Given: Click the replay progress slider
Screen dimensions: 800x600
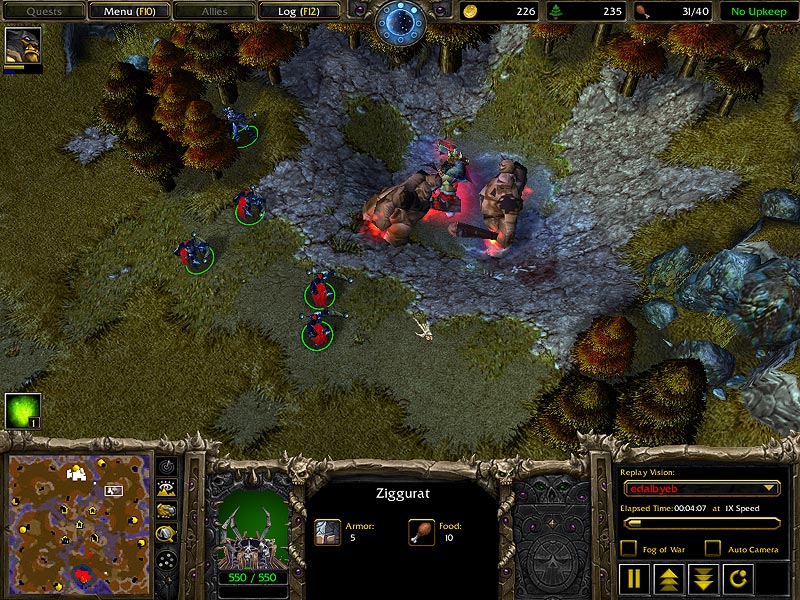Looking at the screenshot, I should click(700, 523).
